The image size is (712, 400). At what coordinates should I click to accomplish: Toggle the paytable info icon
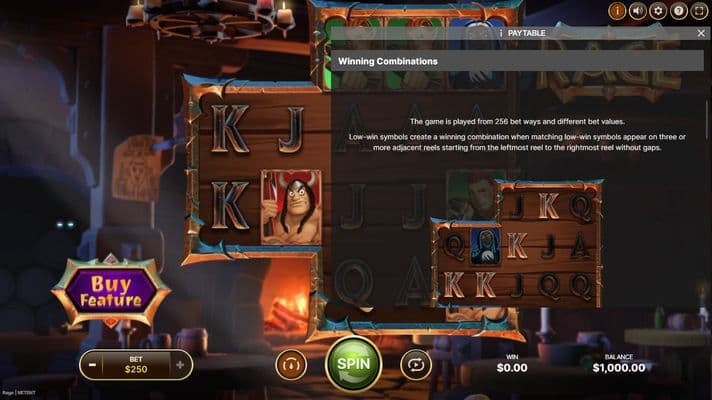click(617, 11)
